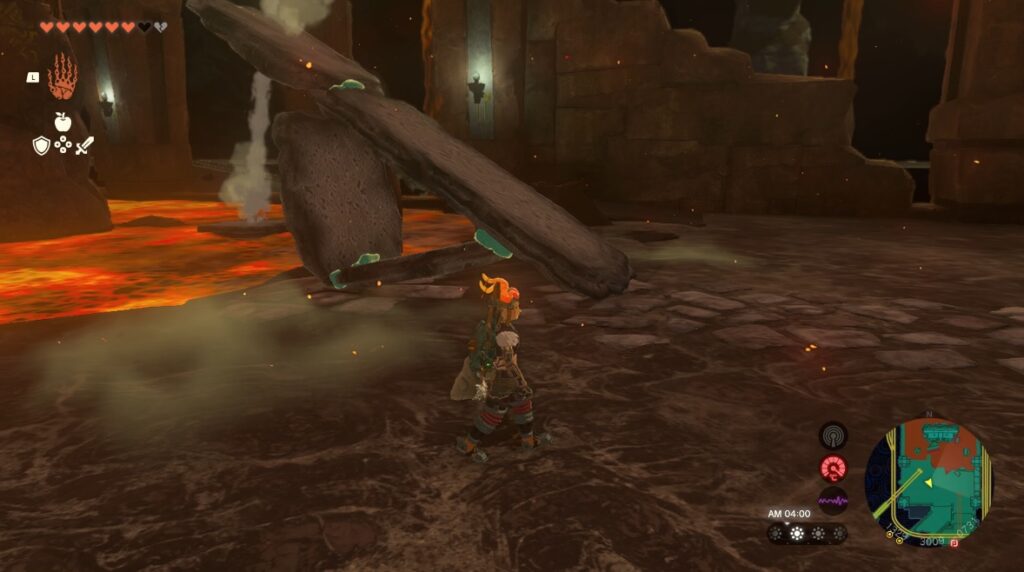Screen dimensions: 1024x572
Task: Select the Sheikah sensor signal icon
Action: 833,435
